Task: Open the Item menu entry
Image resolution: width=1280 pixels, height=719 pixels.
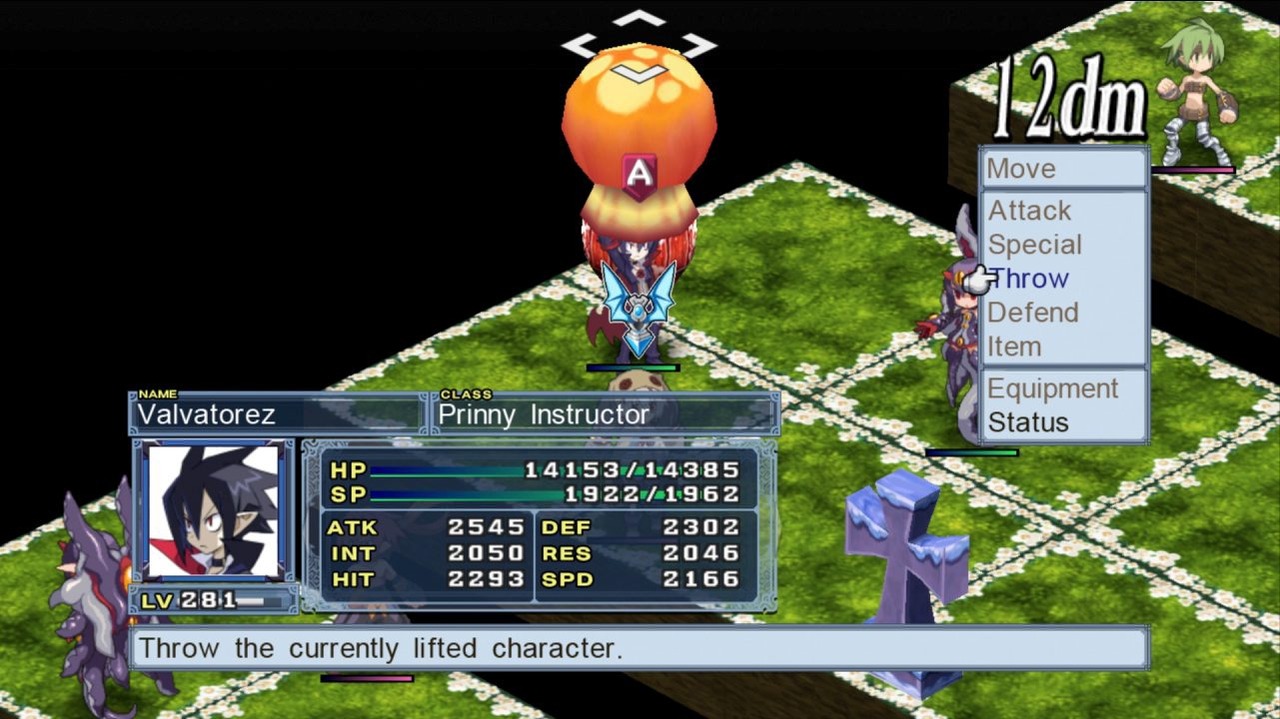Action: point(1015,347)
